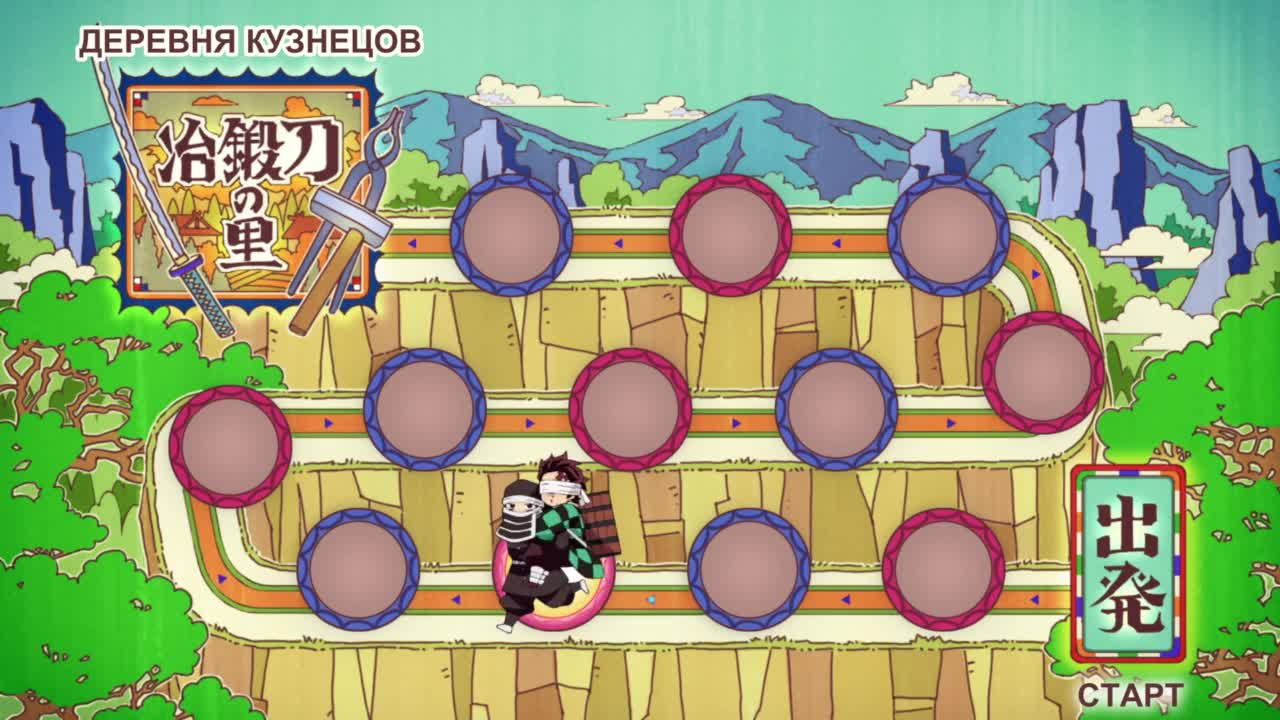Choose the Swordsmith Village destination sign
Image resolution: width=1280 pixels, height=720 pixels.
[x=250, y=194]
